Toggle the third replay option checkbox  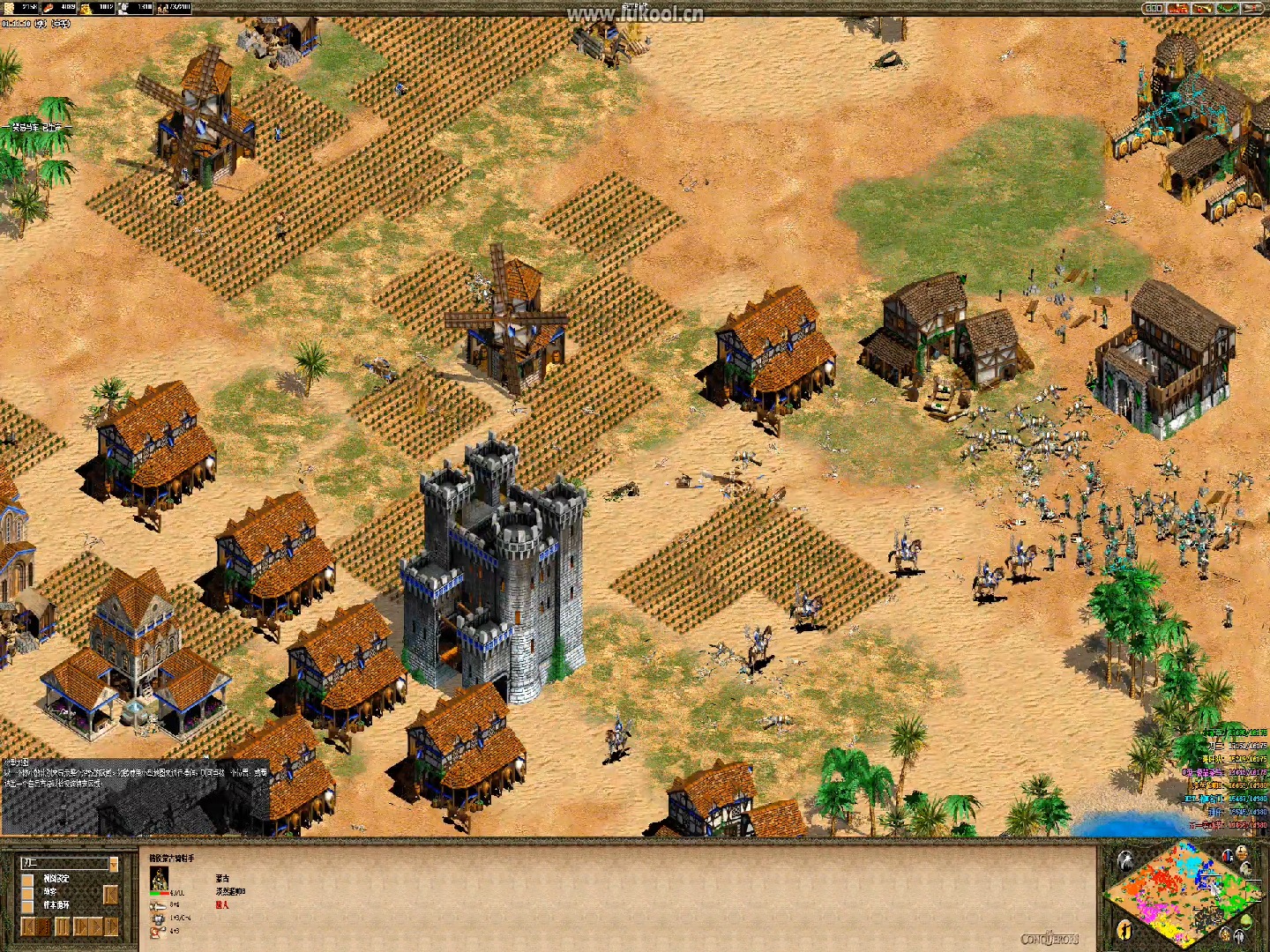click(27, 905)
